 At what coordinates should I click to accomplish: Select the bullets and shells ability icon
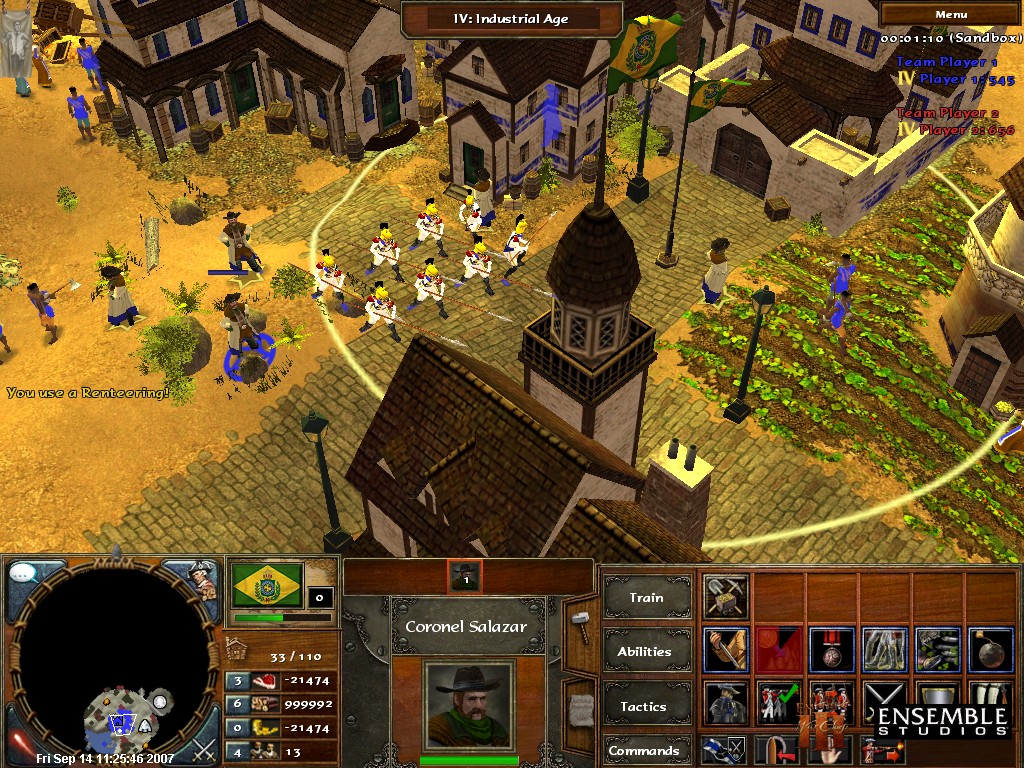[x=937, y=650]
